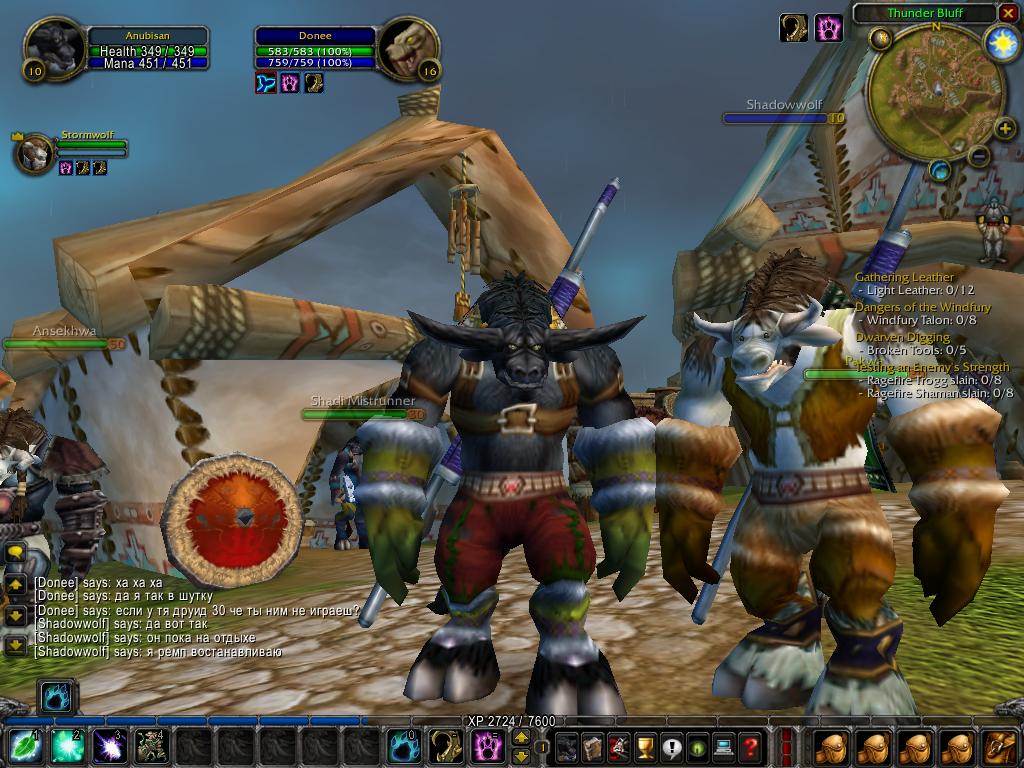Click the Gathering Leather quest tracker entry

pos(905,277)
